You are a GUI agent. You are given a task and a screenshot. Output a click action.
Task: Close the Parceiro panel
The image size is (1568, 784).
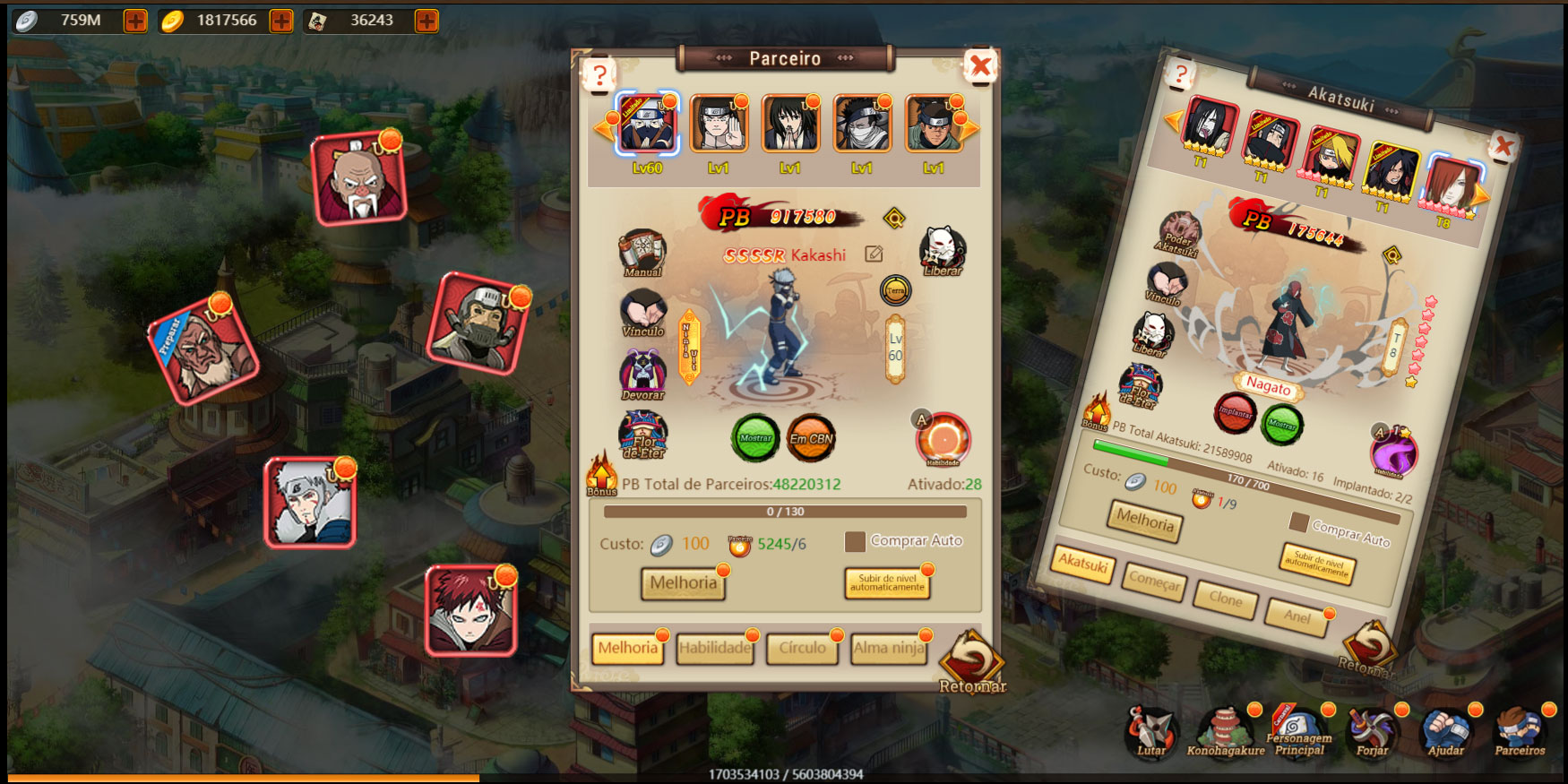981,66
